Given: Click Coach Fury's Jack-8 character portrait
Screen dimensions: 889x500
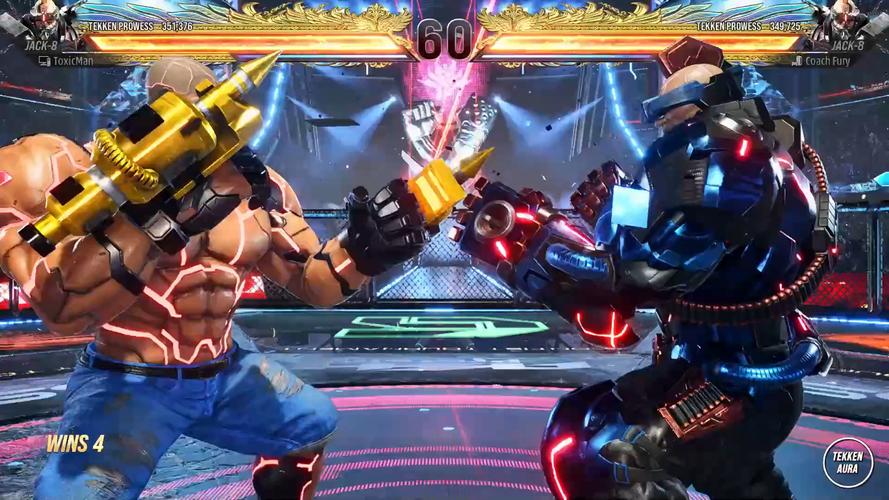Looking at the screenshot, I should click(846, 20).
